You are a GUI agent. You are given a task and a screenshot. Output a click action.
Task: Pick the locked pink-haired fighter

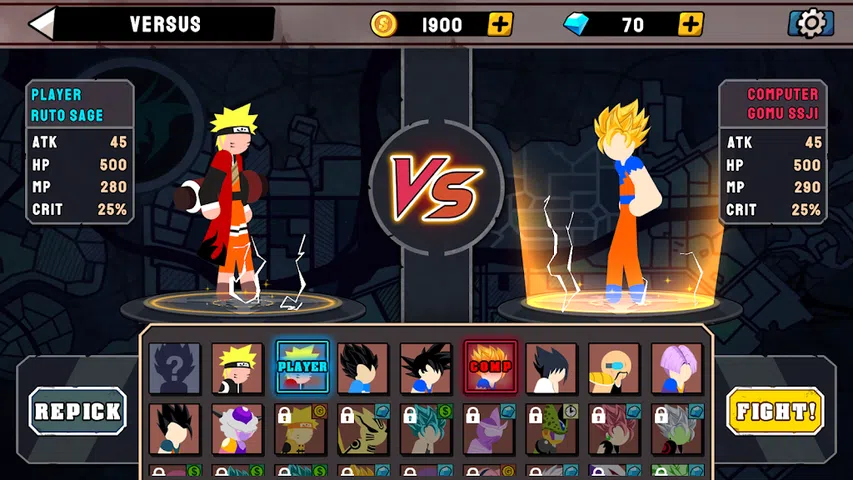pyautogui.click(x=614, y=429)
